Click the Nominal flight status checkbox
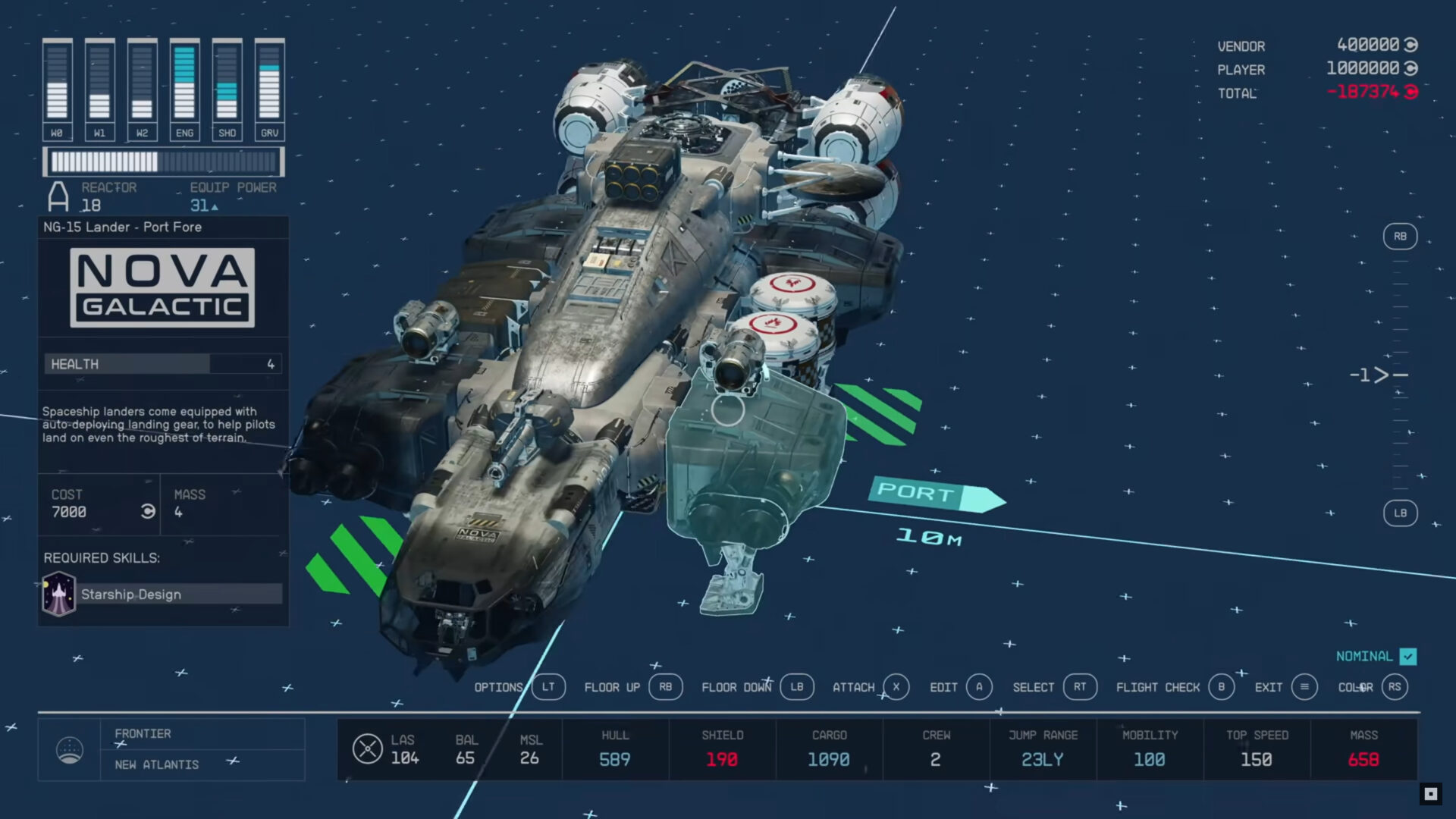1456x819 pixels. pos(1408,657)
